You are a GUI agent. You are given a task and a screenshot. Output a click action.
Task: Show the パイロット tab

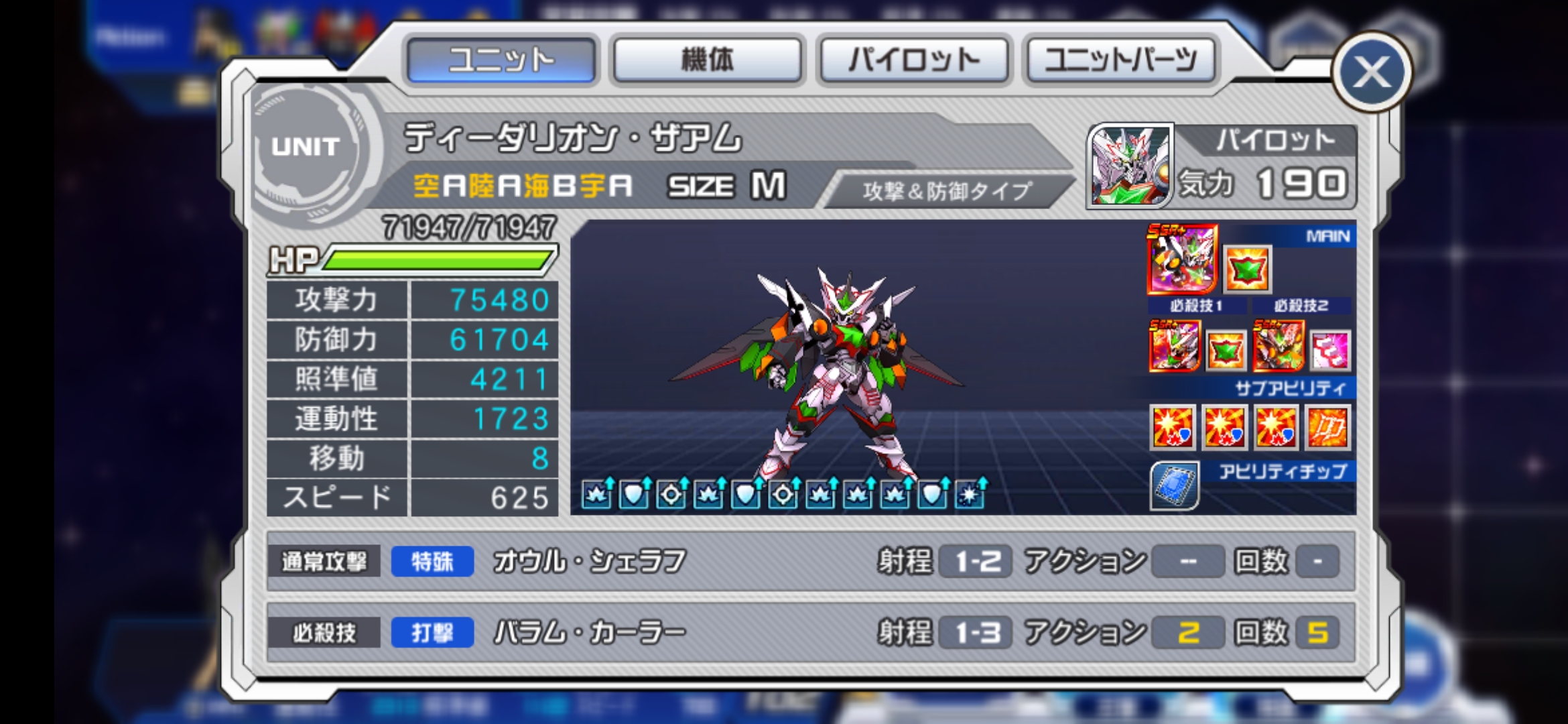point(913,60)
